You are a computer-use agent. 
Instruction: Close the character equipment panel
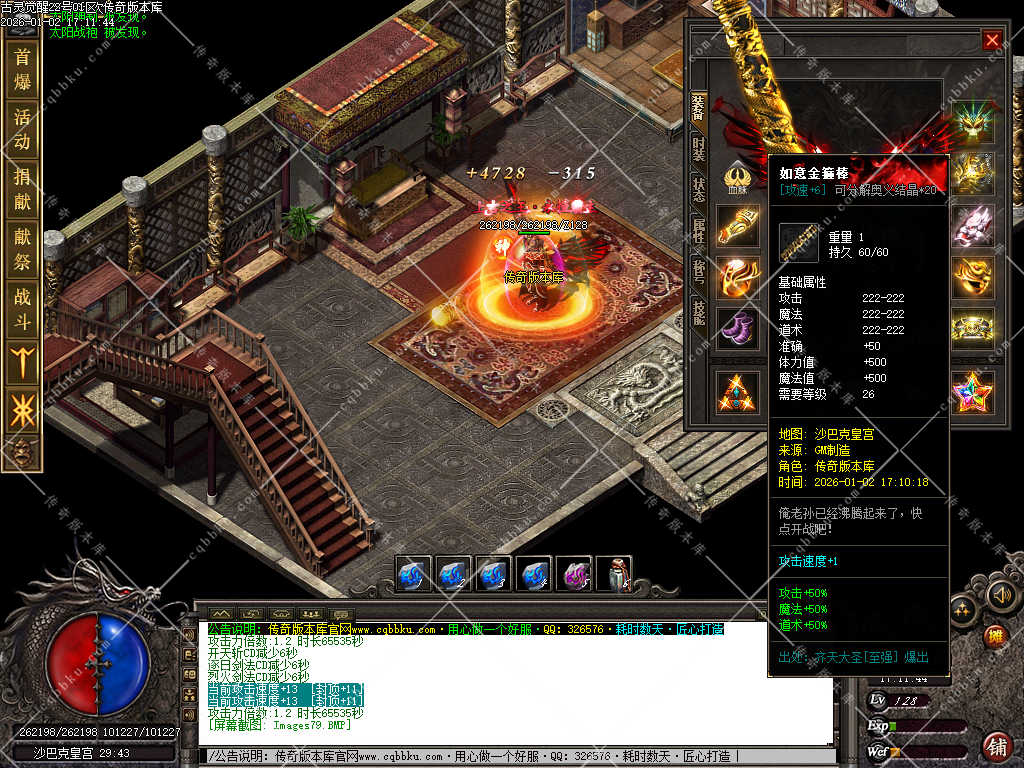pos(991,40)
